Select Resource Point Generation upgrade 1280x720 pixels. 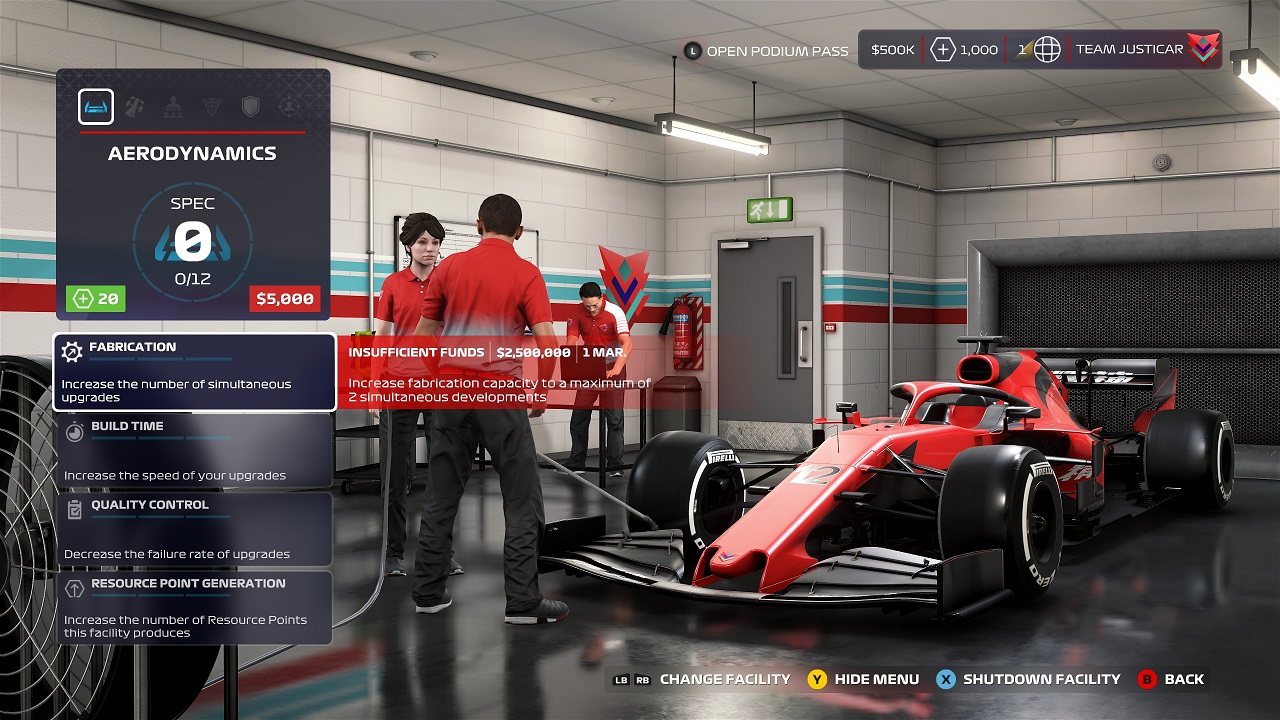(x=194, y=607)
